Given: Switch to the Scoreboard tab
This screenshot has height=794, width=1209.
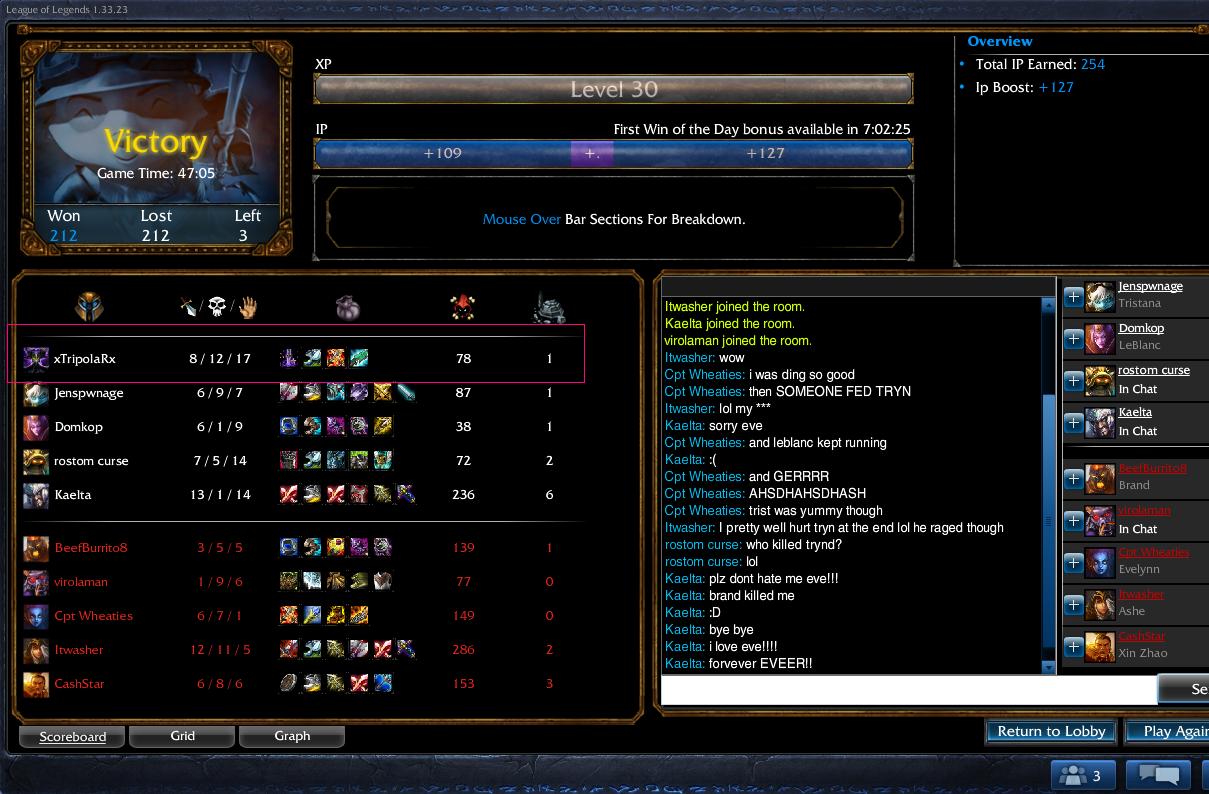Looking at the screenshot, I should (72, 737).
